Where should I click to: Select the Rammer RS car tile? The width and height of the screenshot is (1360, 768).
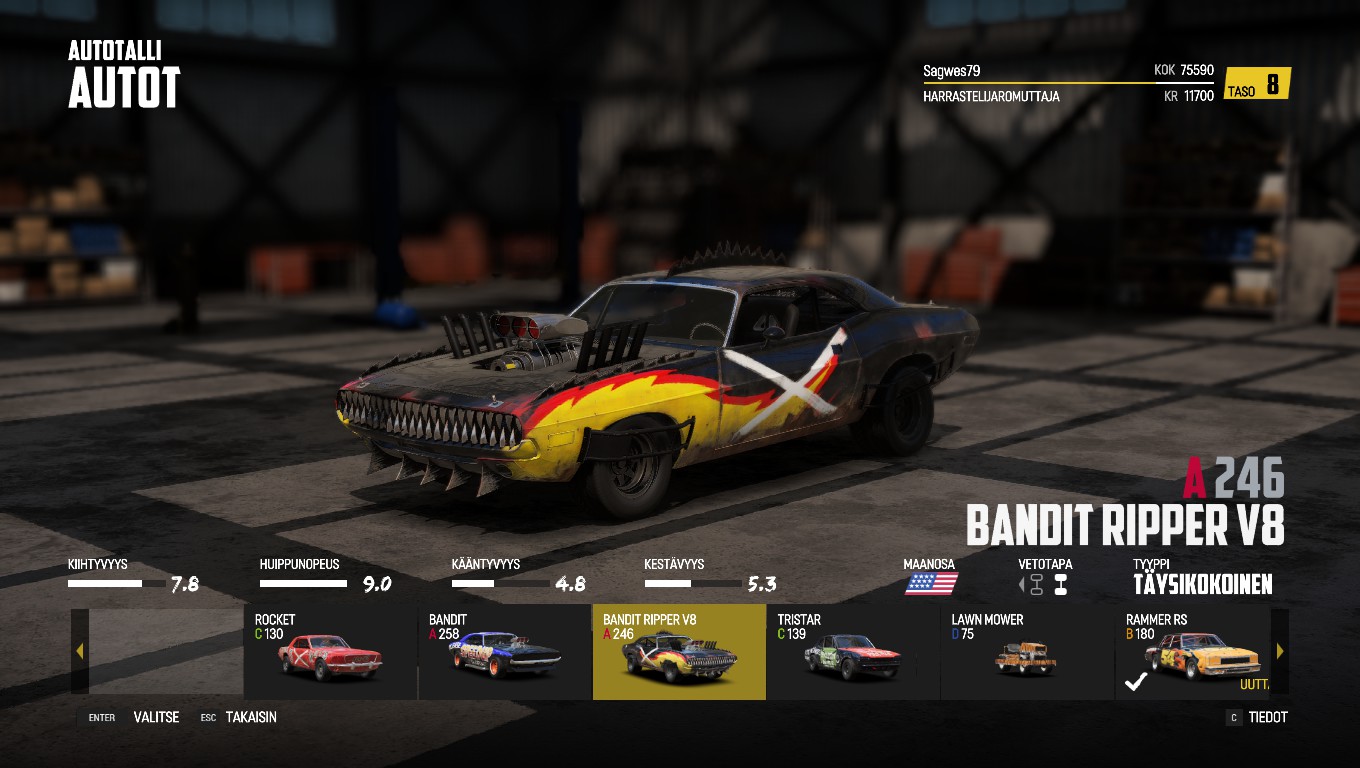tap(1192, 652)
